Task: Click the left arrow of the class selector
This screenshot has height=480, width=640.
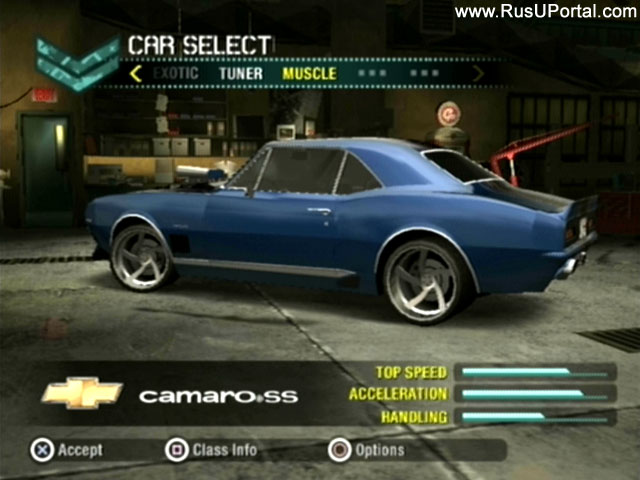Action: click(136, 73)
